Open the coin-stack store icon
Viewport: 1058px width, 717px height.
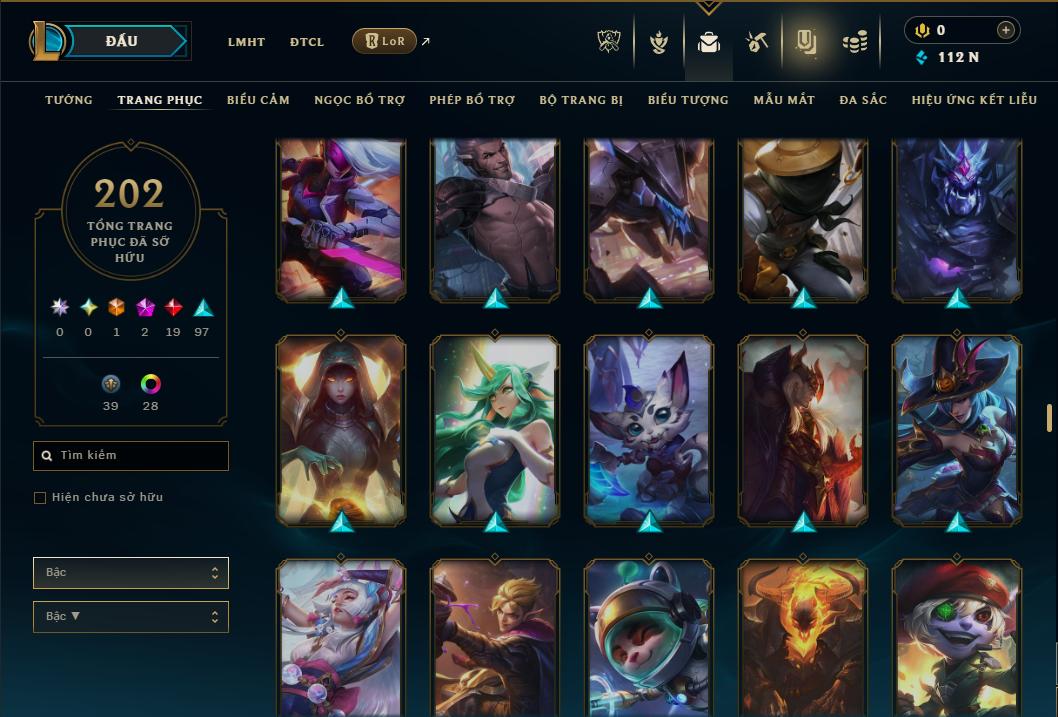(854, 42)
